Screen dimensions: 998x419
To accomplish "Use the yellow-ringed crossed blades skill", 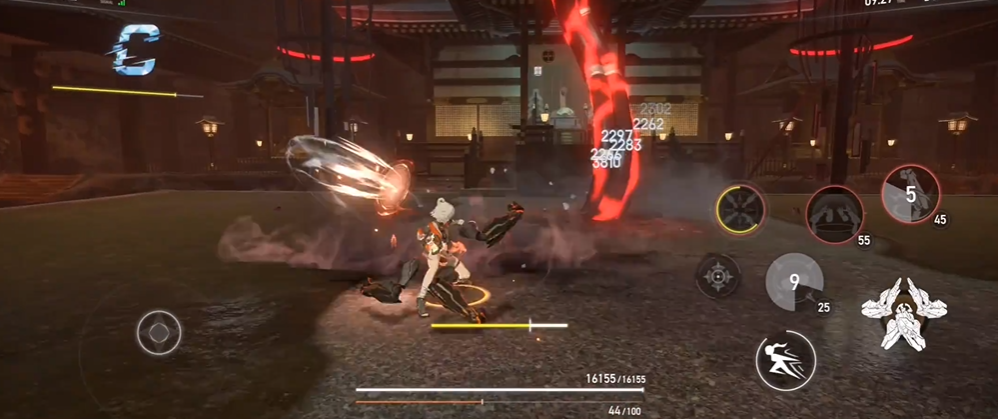I will [741, 210].
